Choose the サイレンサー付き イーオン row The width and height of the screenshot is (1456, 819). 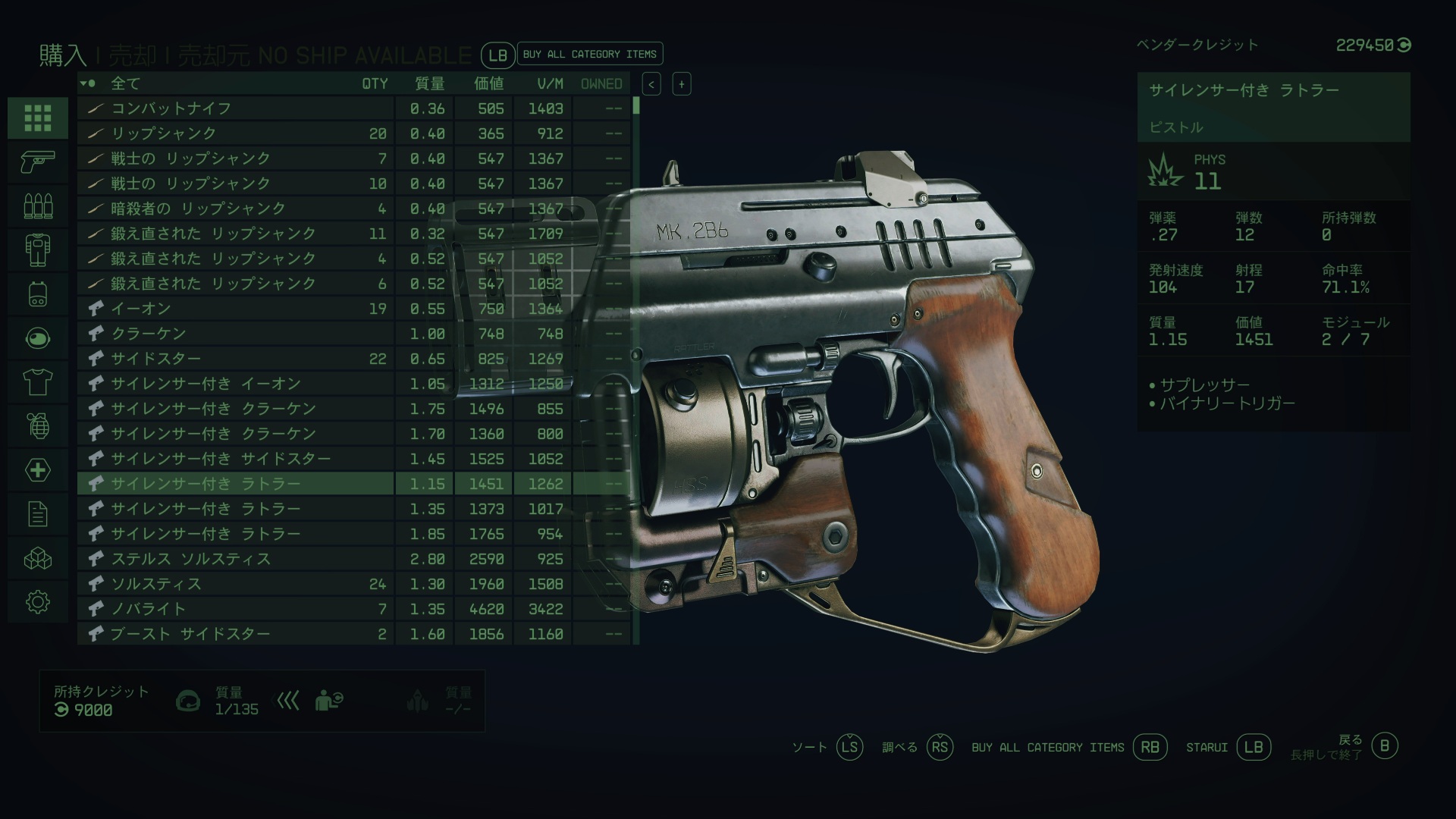tap(235, 384)
